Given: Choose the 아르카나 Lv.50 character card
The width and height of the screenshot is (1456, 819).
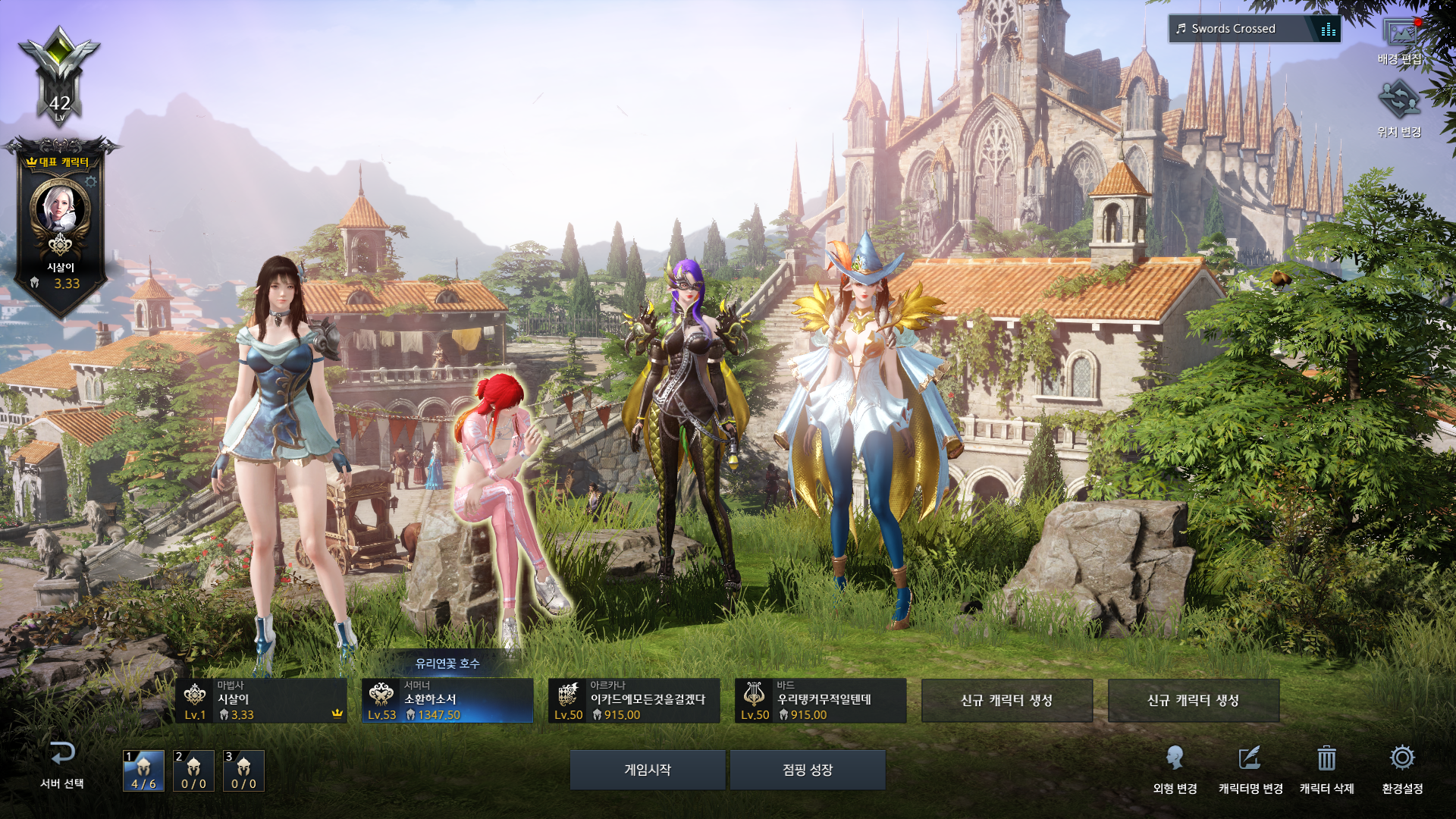Looking at the screenshot, I should point(634,701).
